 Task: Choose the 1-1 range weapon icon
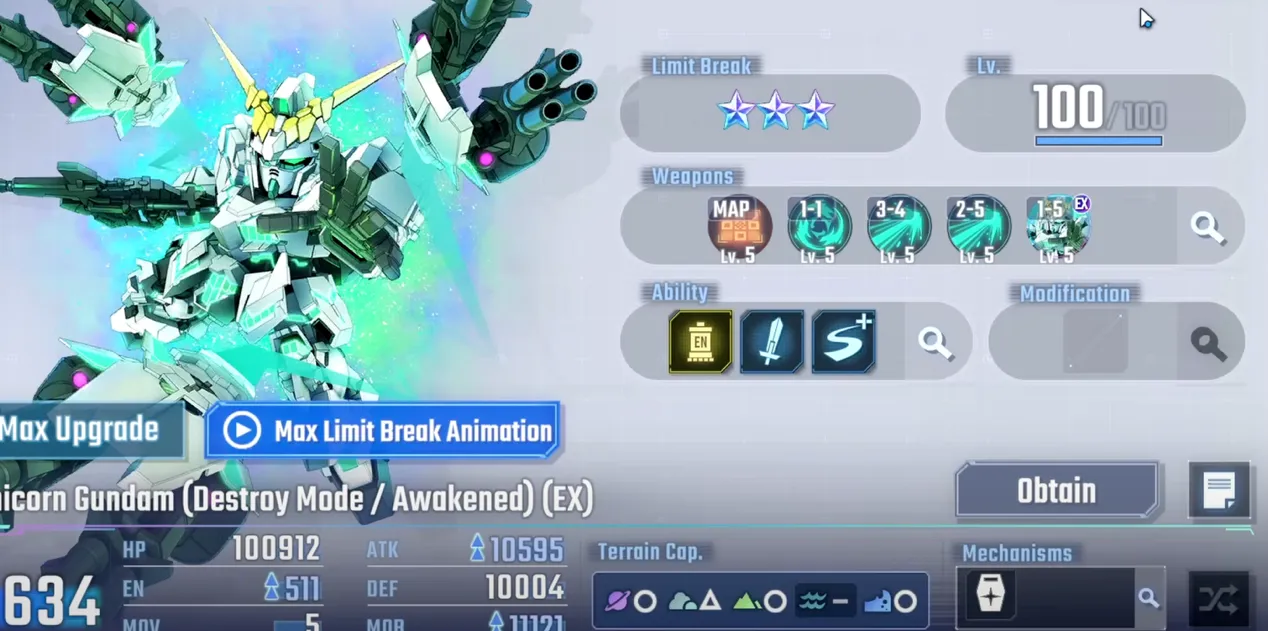coord(818,226)
